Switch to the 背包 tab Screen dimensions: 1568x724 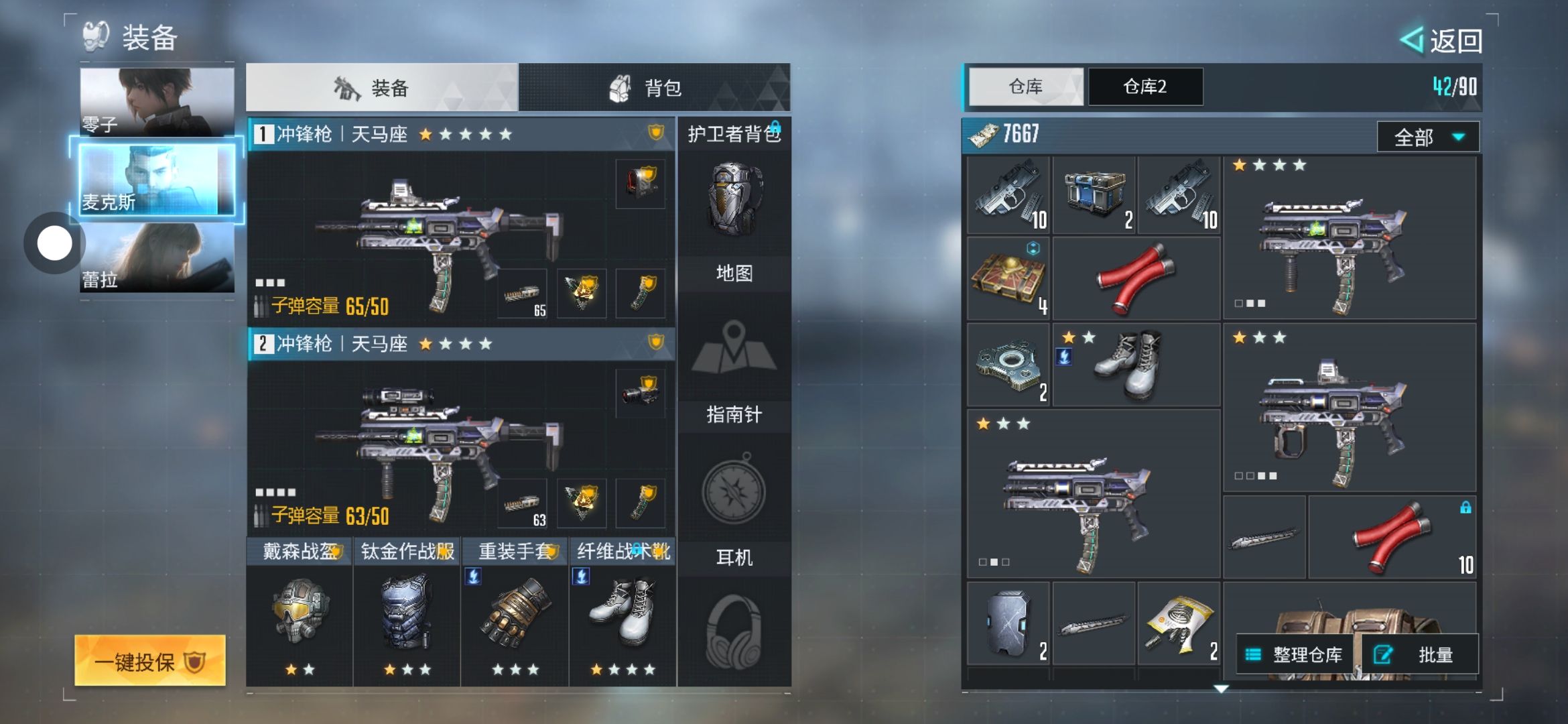(654, 88)
